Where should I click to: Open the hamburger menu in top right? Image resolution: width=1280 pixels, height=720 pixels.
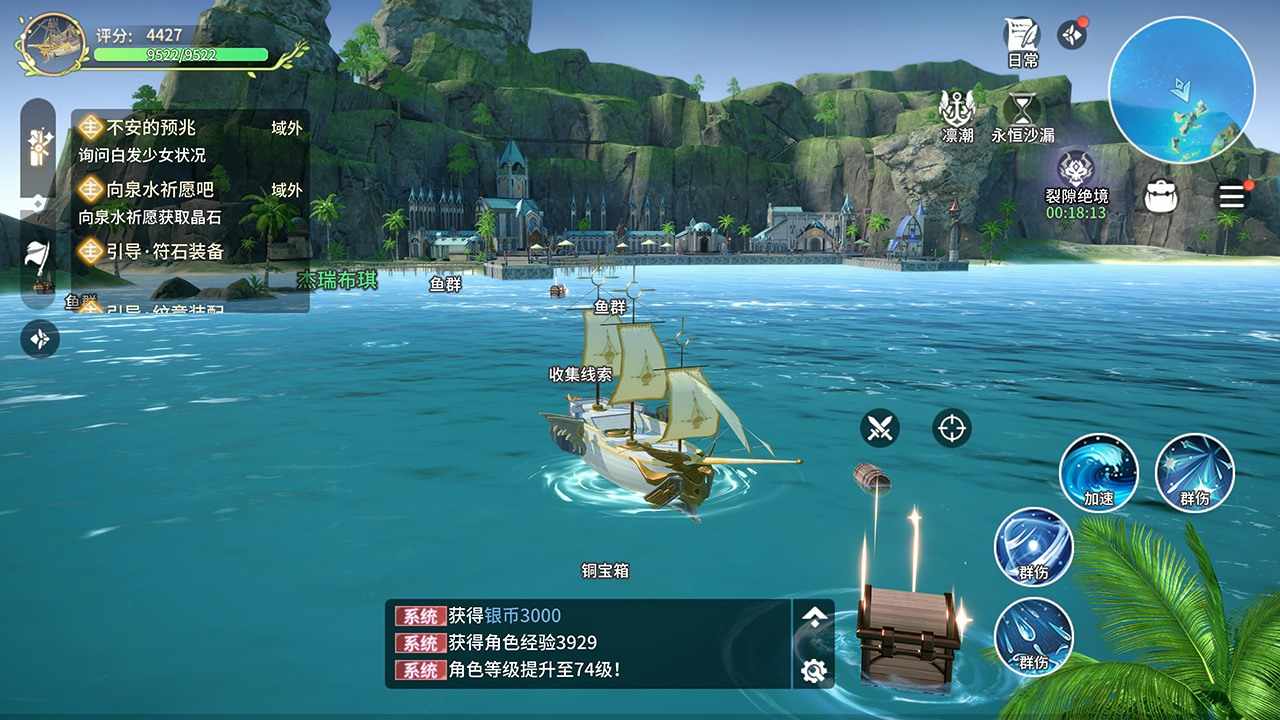[1233, 196]
